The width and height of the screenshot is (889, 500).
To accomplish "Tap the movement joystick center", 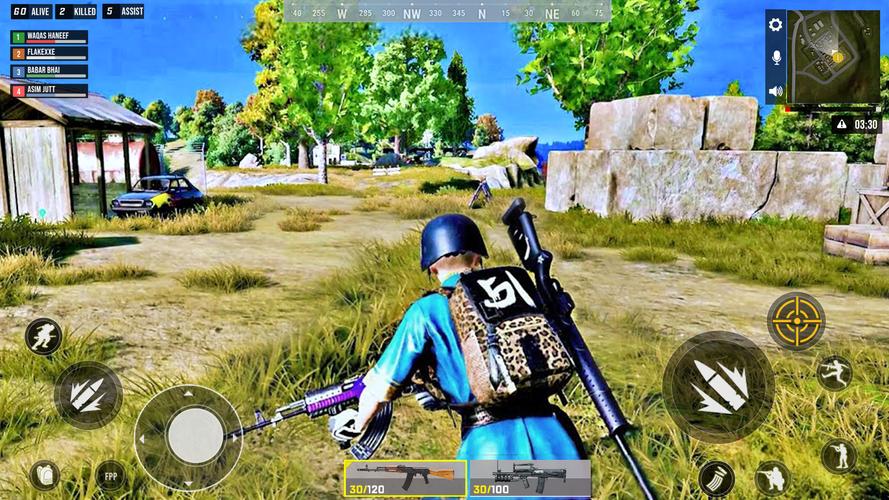I will tap(195, 436).
